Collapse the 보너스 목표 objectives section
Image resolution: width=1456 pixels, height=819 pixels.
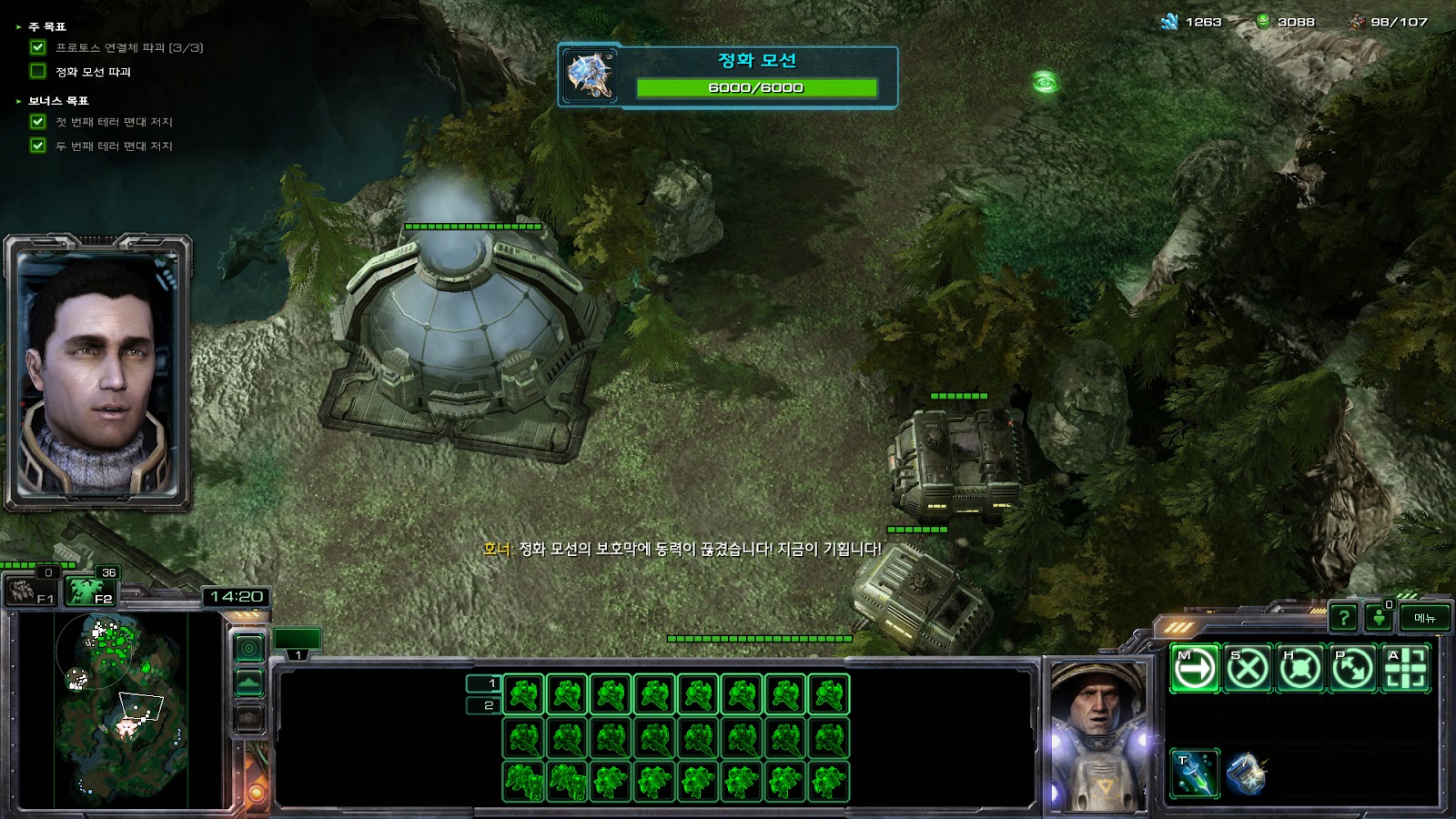pos(18,101)
